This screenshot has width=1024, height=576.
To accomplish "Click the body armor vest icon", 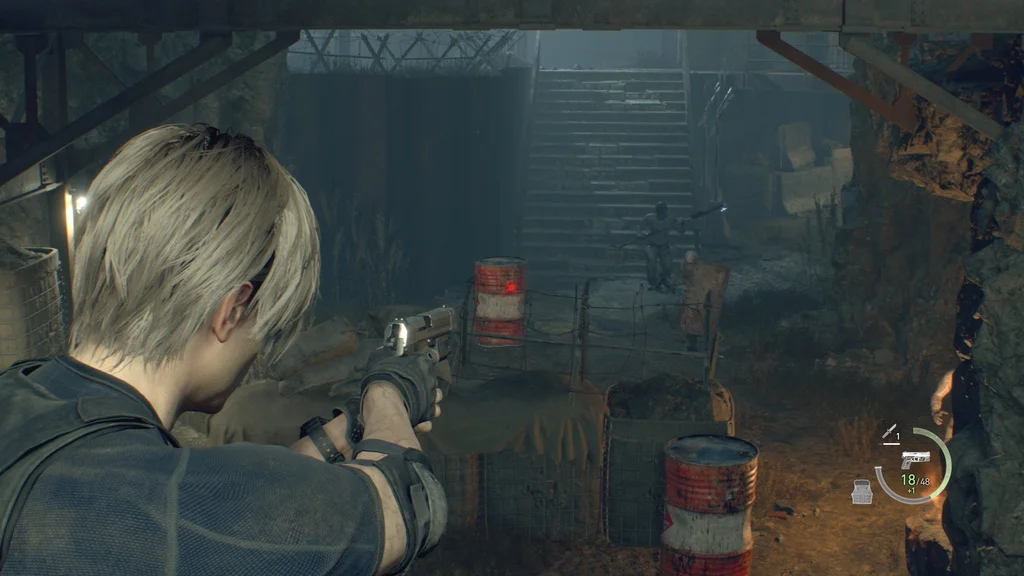I will point(862,491).
